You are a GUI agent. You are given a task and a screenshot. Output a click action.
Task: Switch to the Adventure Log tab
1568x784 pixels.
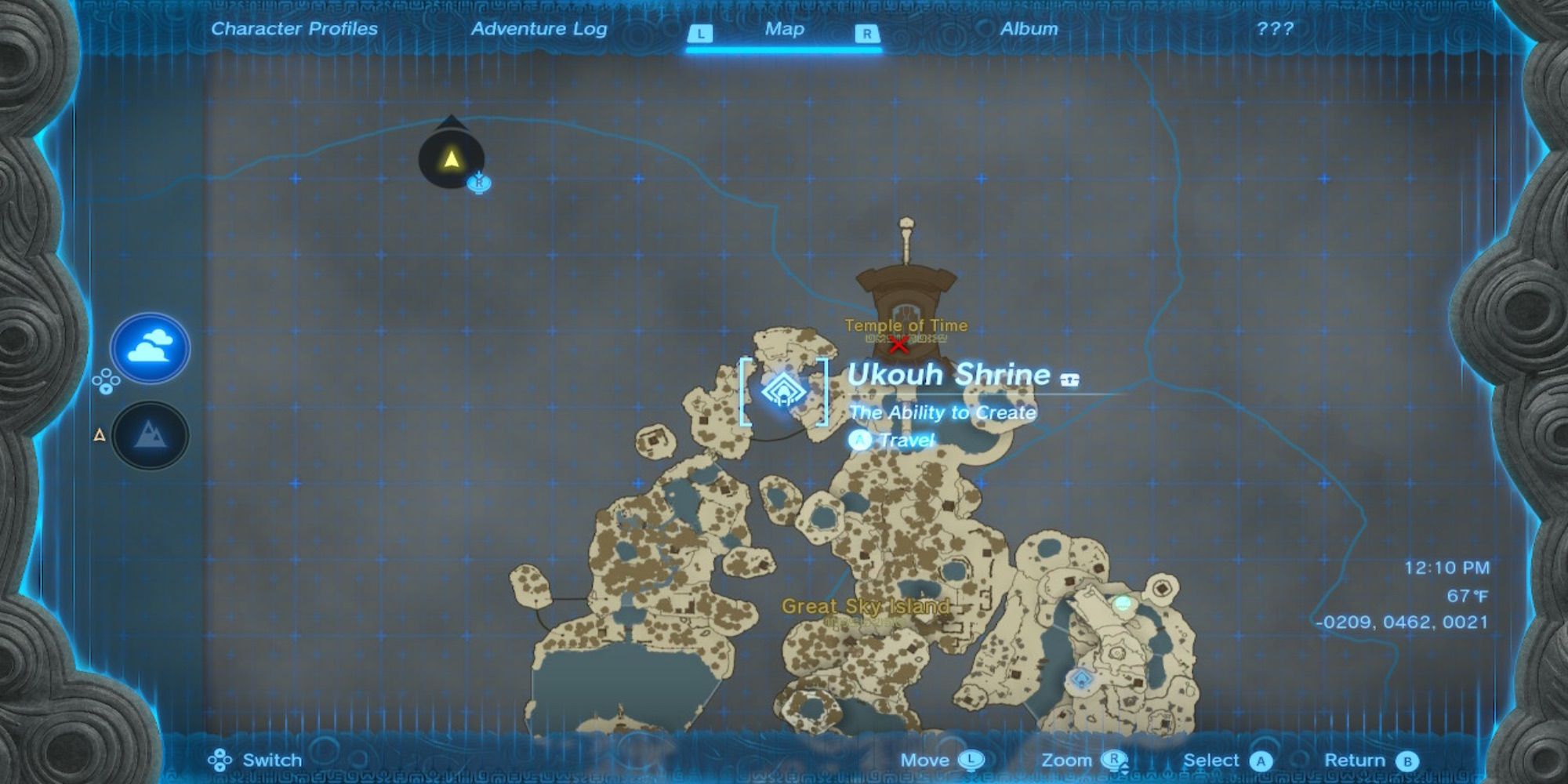tap(538, 29)
